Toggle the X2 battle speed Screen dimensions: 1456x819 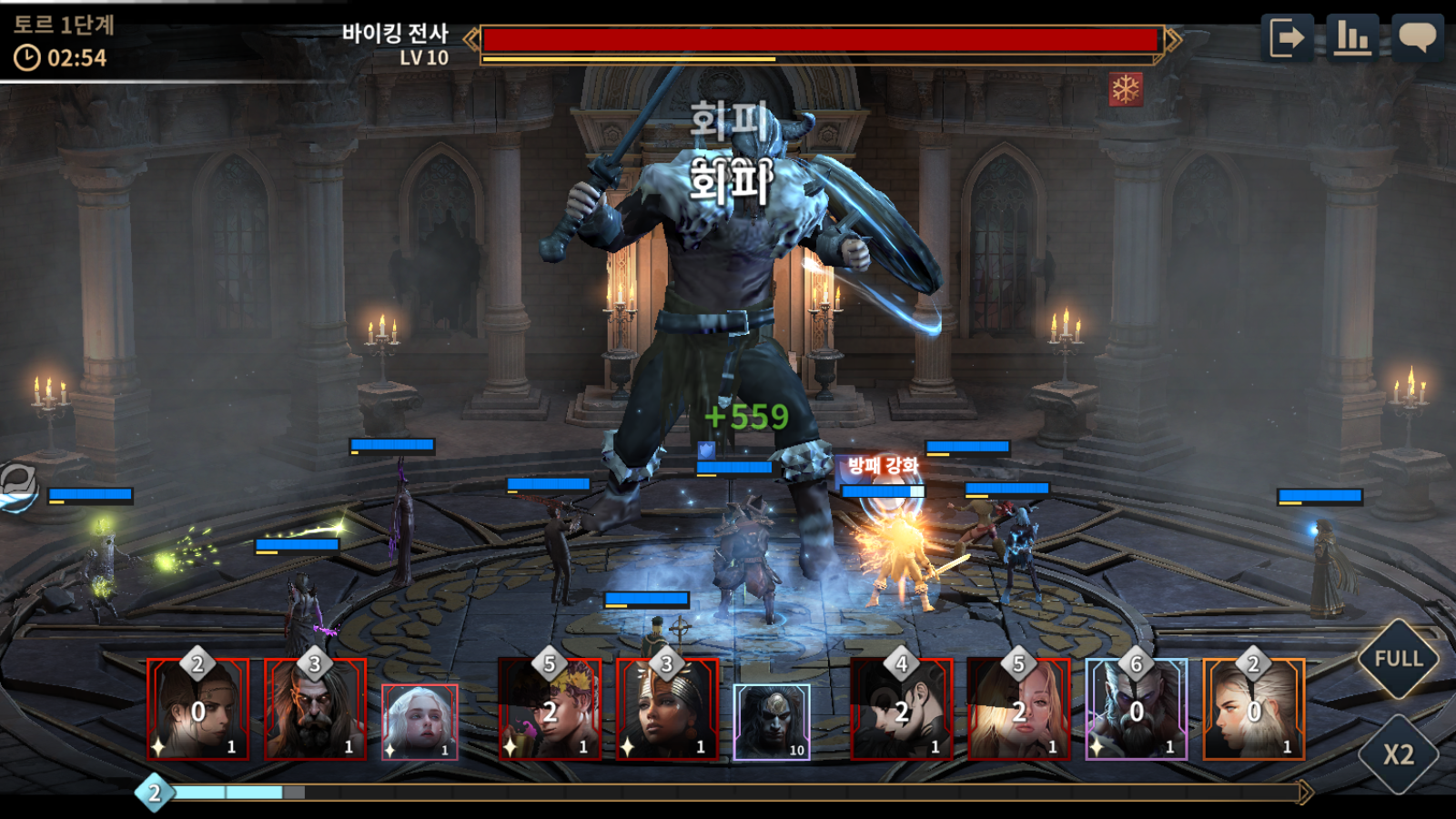(1398, 754)
